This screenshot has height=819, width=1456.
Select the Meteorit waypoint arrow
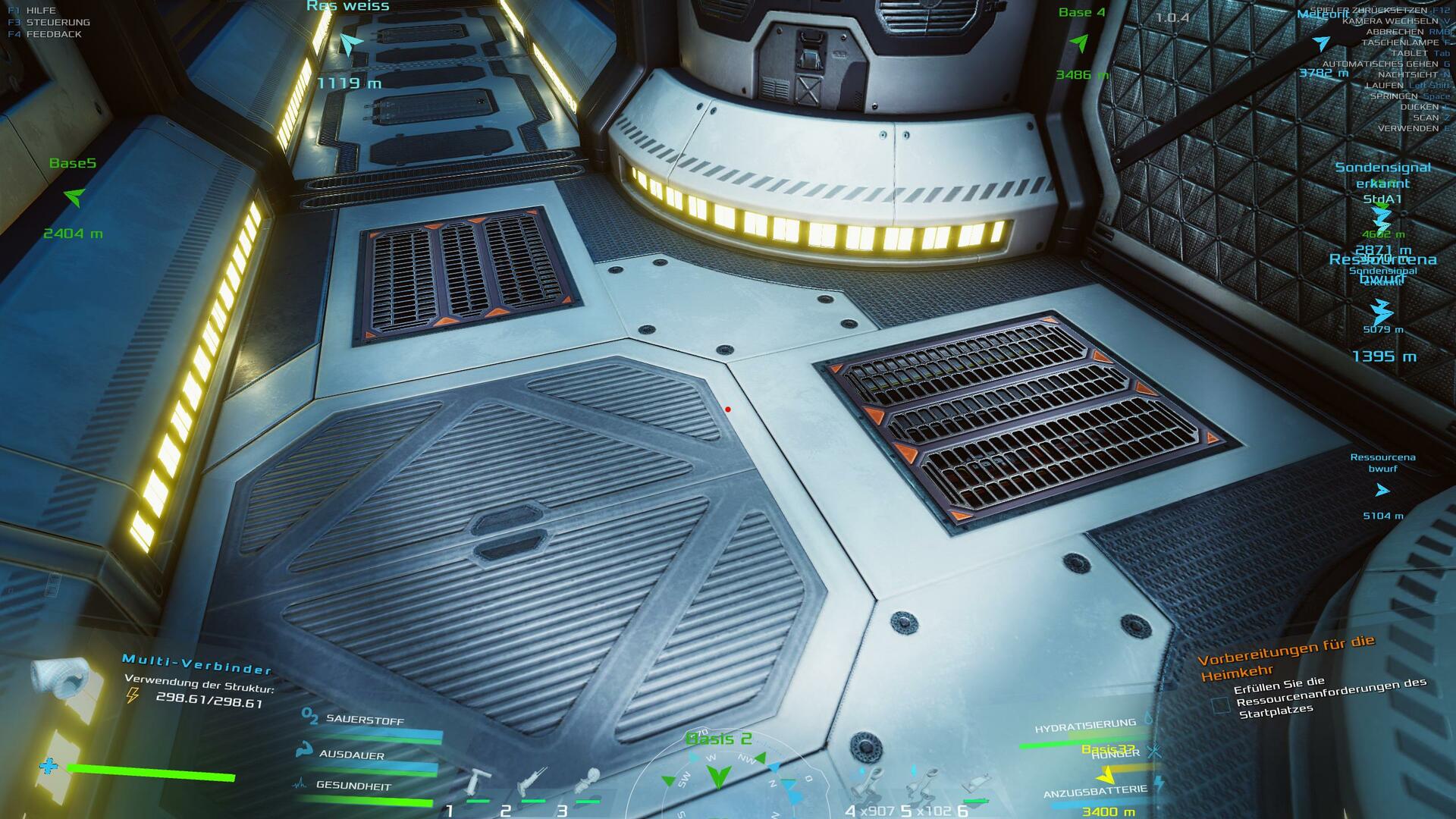tap(1321, 43)
